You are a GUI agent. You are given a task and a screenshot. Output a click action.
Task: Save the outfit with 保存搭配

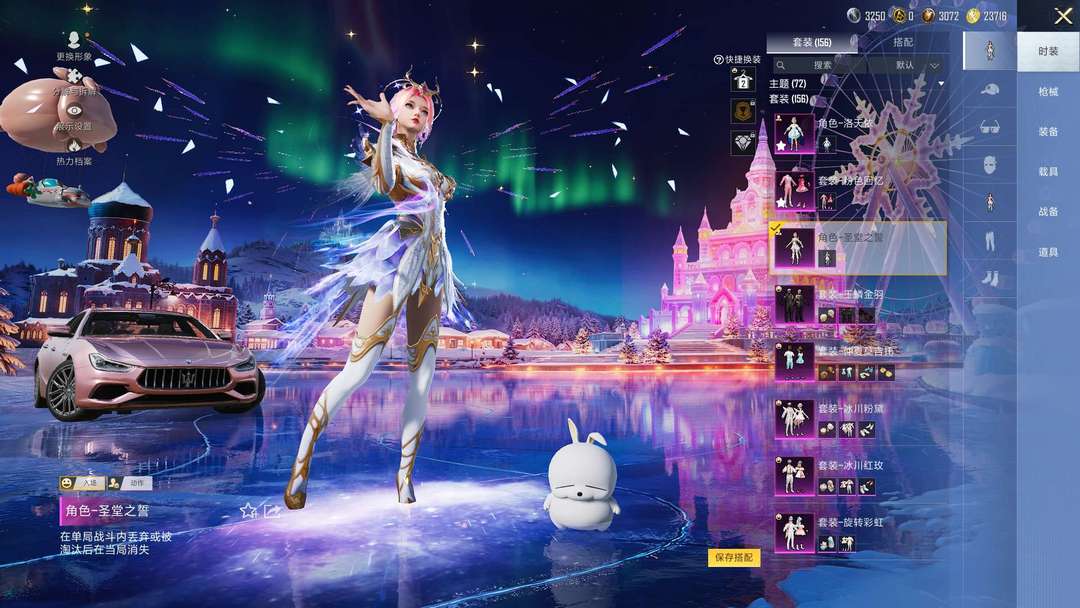tap(734, 558)
